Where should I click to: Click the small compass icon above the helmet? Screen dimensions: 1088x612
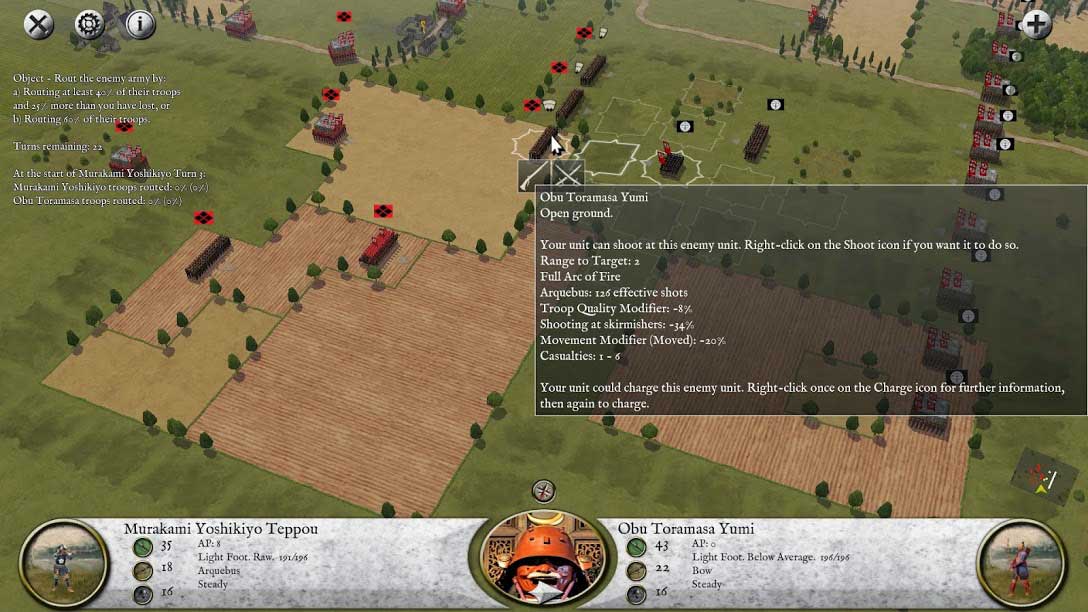point(543,491)
